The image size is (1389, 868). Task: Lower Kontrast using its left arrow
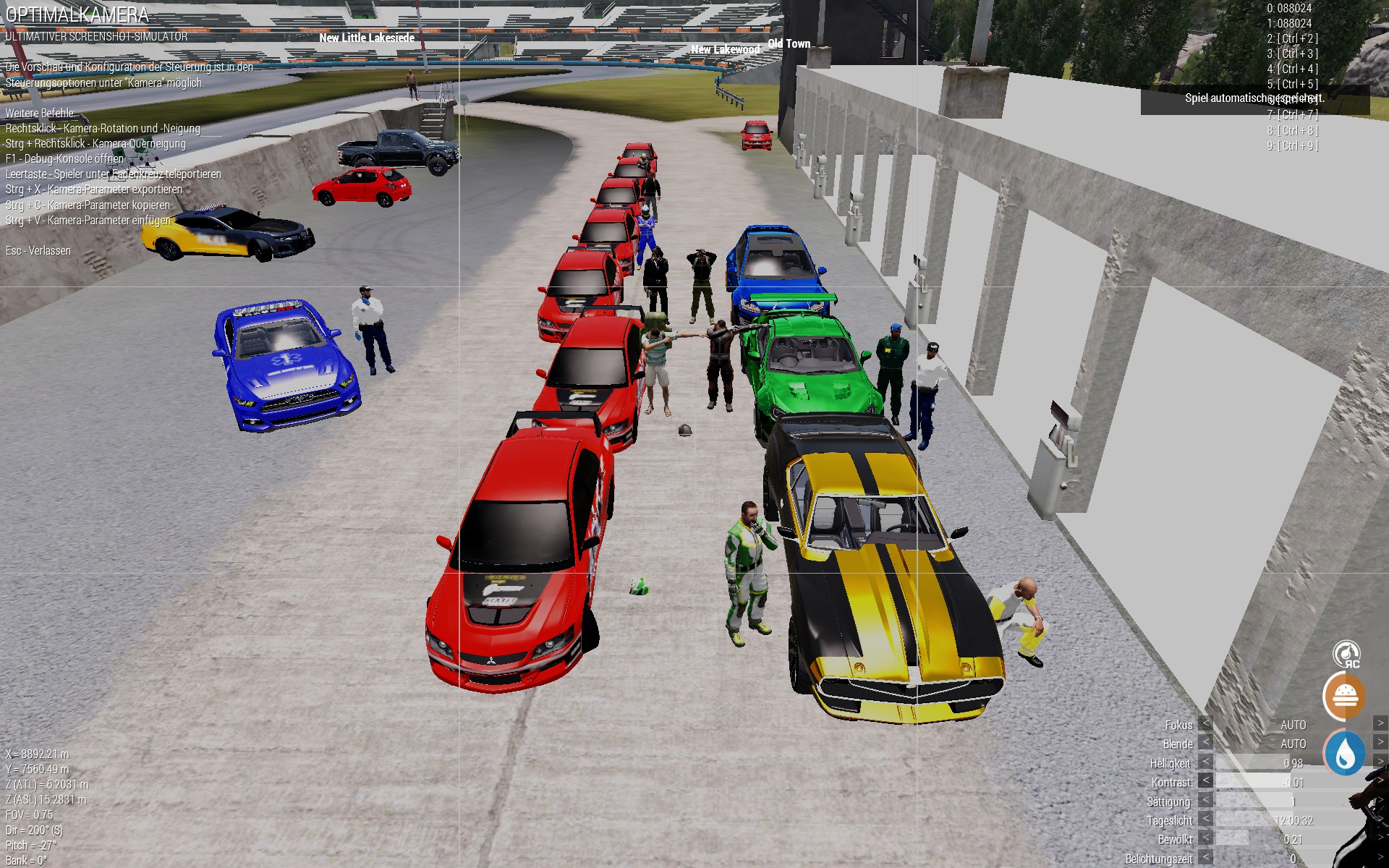[1205, 781]
